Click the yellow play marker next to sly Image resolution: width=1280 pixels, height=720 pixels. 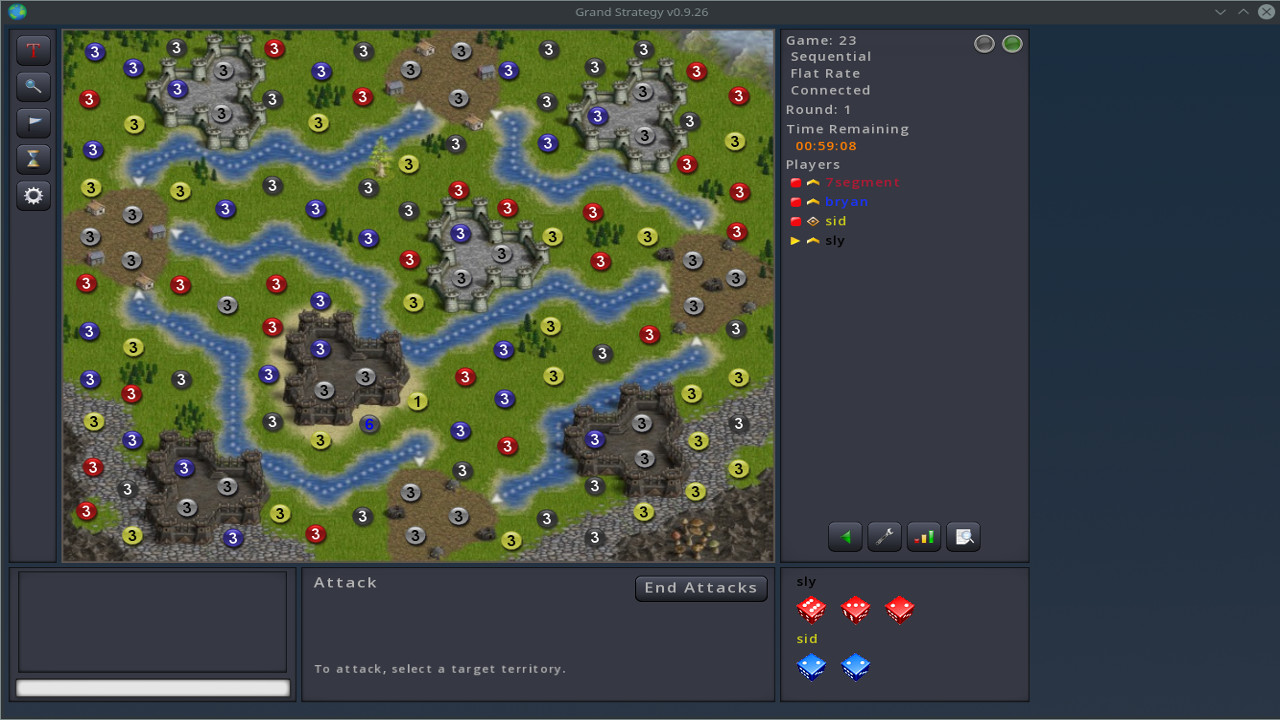796,240
